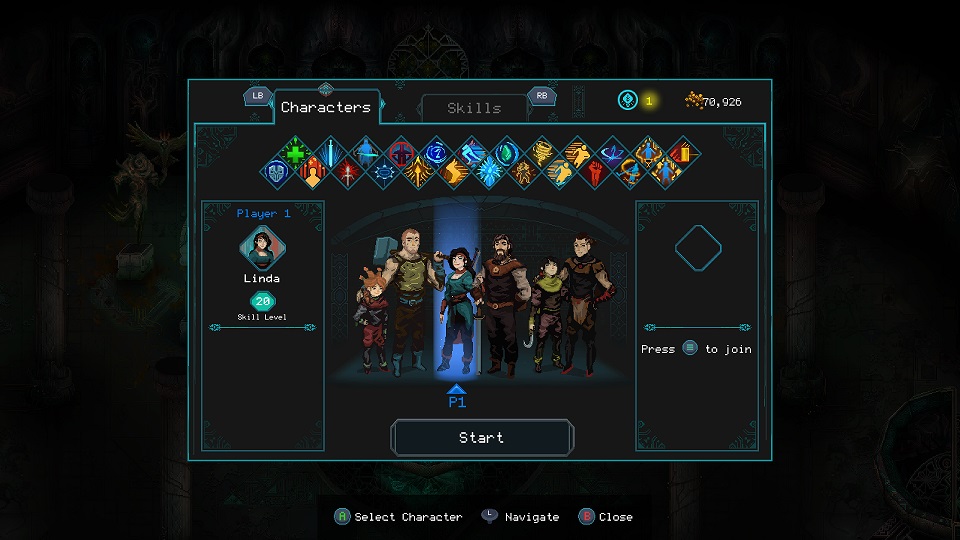The height and width of the screenshot is (540, 960).
Task: Select the red-haired kid with the spiky crown
Action: click(x=370, y=320)
